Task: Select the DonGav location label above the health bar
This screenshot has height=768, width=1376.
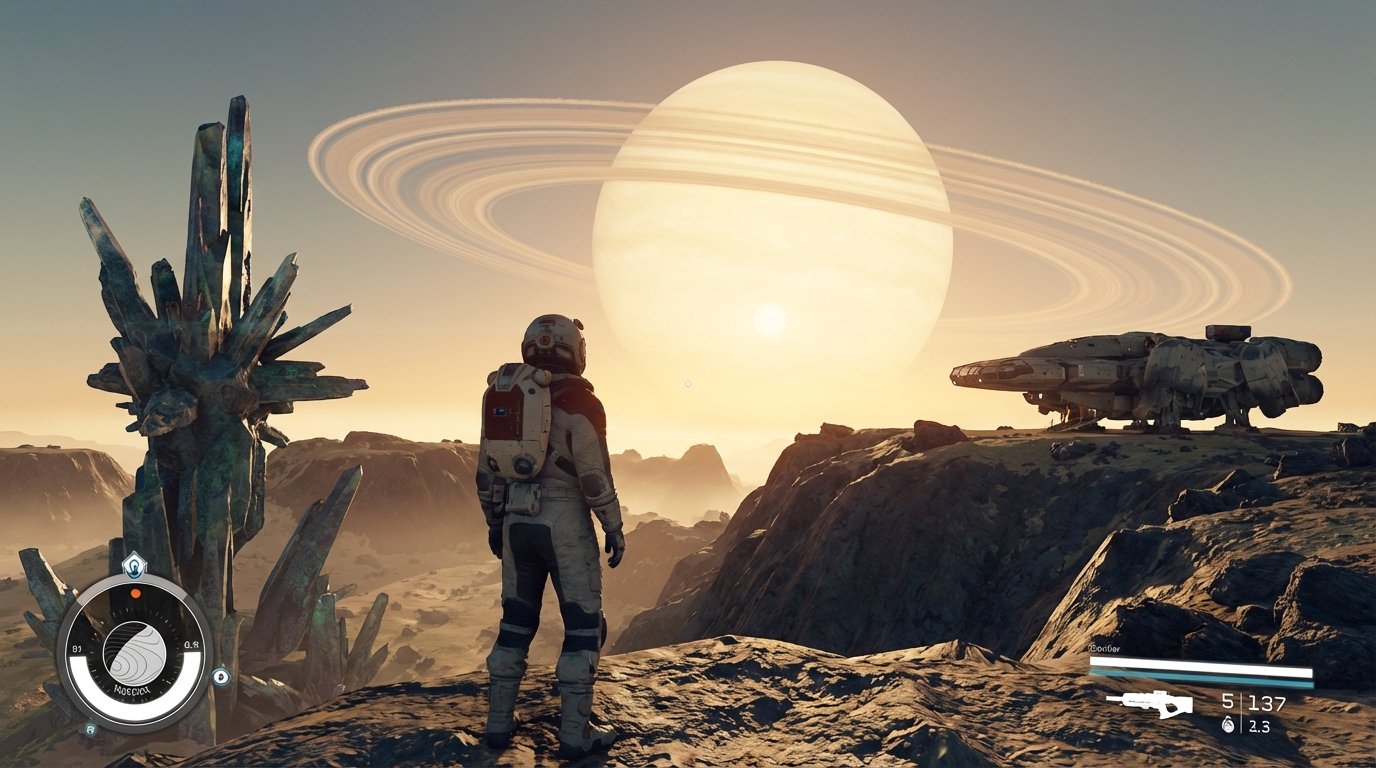Action: (x=1103, y=648)
